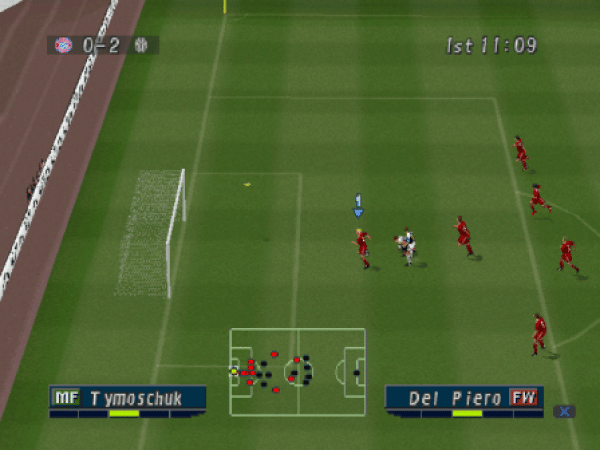The height and width of the screenshot is (450, 600).
Task: Select the Del Piero player name panel
Action: coord(463,398)
